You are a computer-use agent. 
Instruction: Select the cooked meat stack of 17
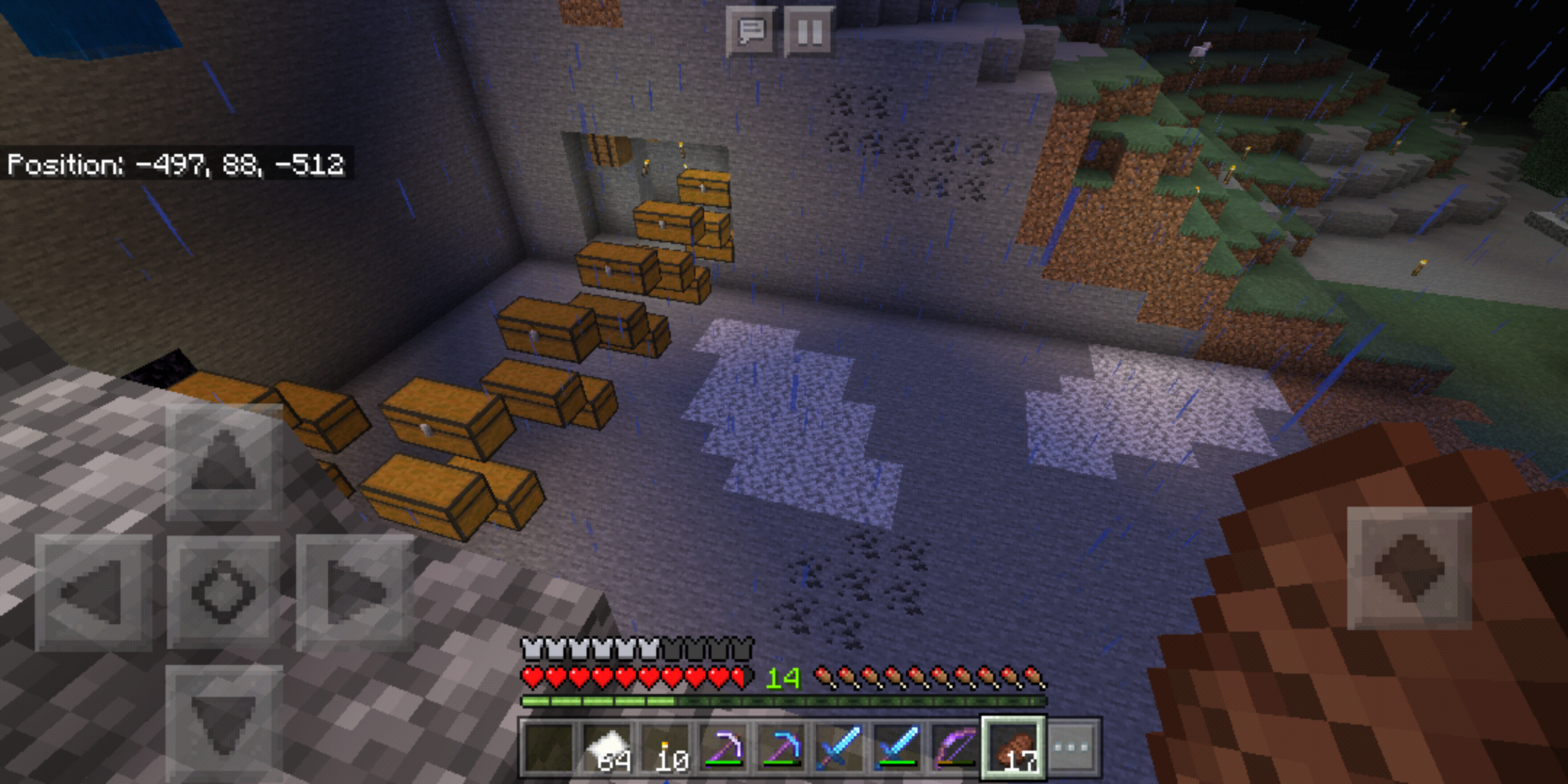pyautogui.click(x=1013, y=747)
